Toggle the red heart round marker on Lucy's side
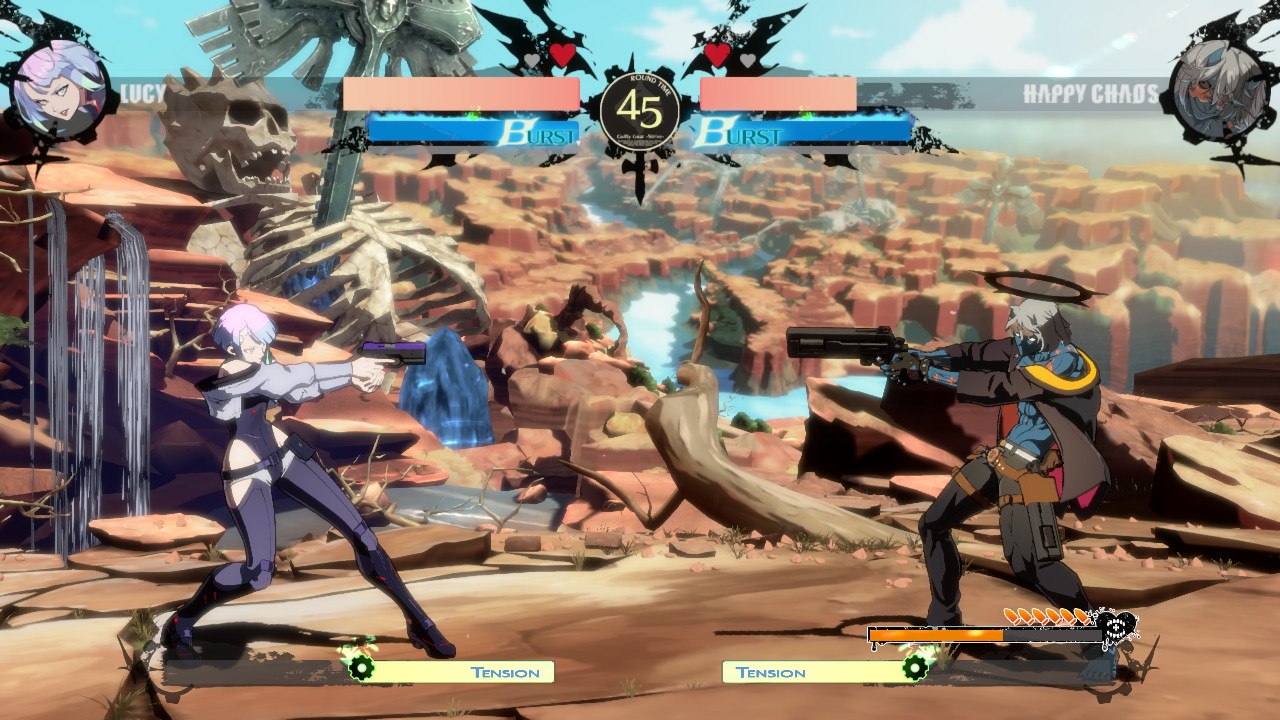This screenshot has width=1280, height=720. [561, 55]
